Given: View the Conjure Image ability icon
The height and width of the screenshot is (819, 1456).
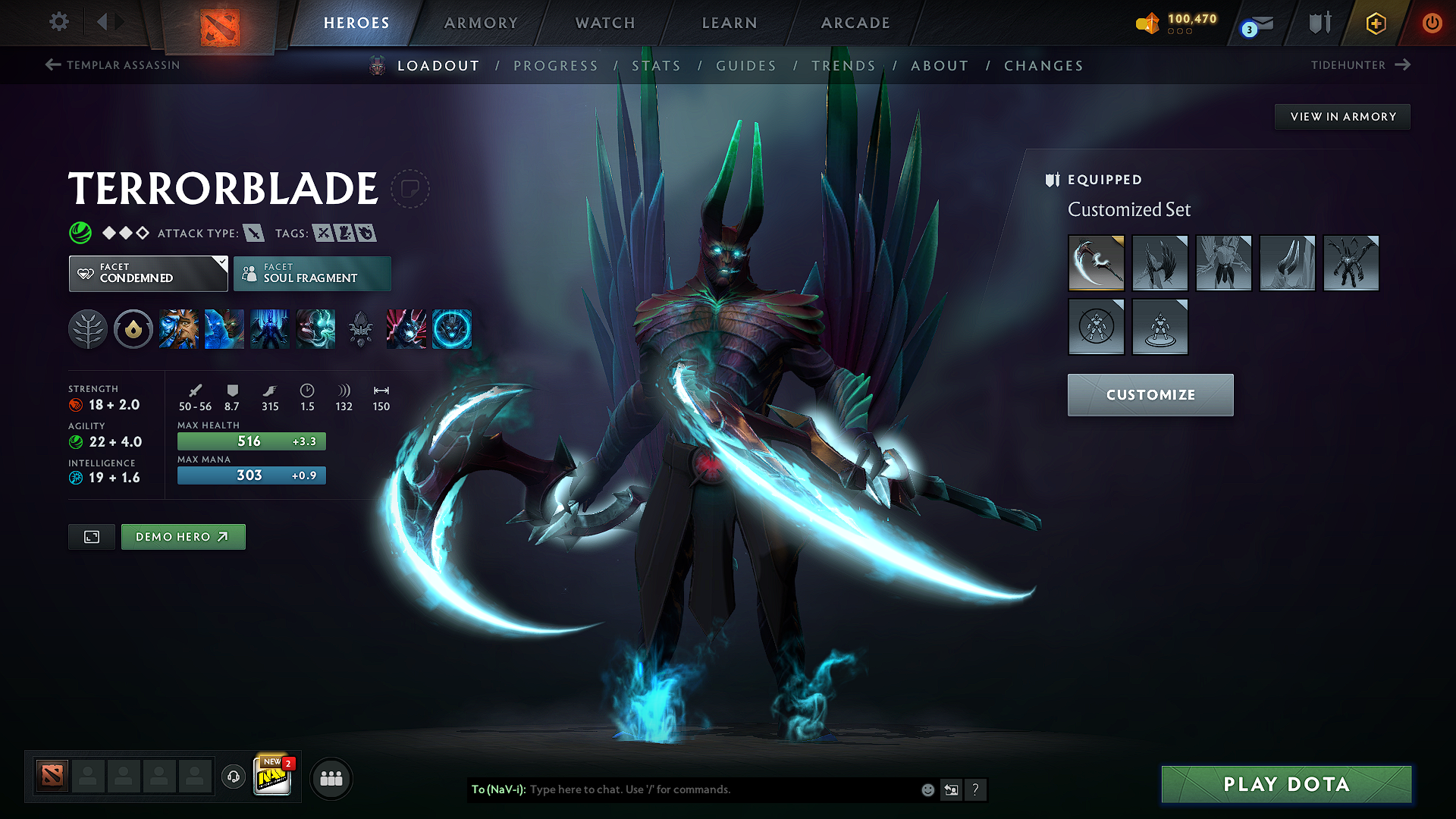Looking at the screenshot, I should pyautogui.click(x=224, y=329).
